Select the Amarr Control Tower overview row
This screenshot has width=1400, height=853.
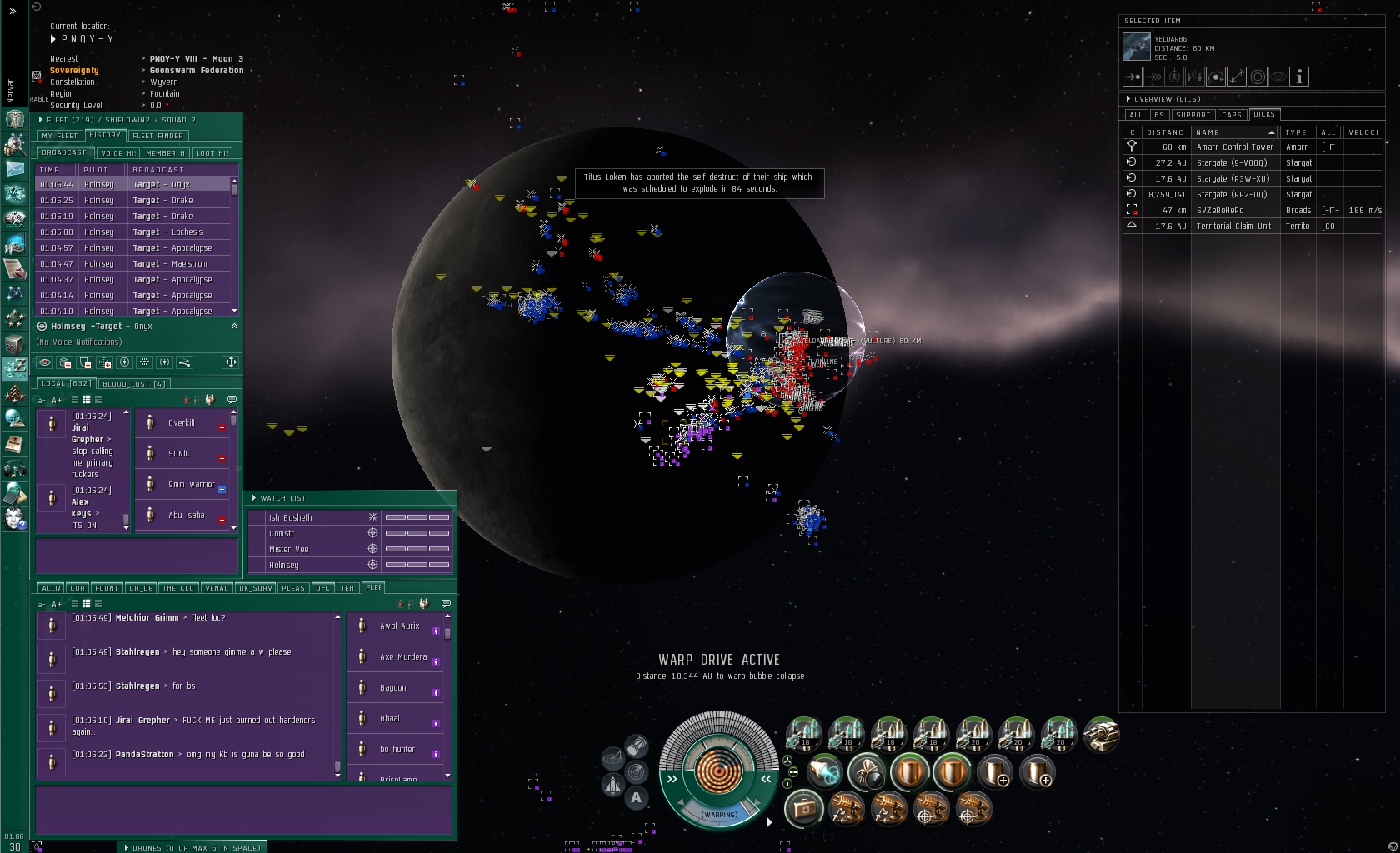pos(1234,147)
